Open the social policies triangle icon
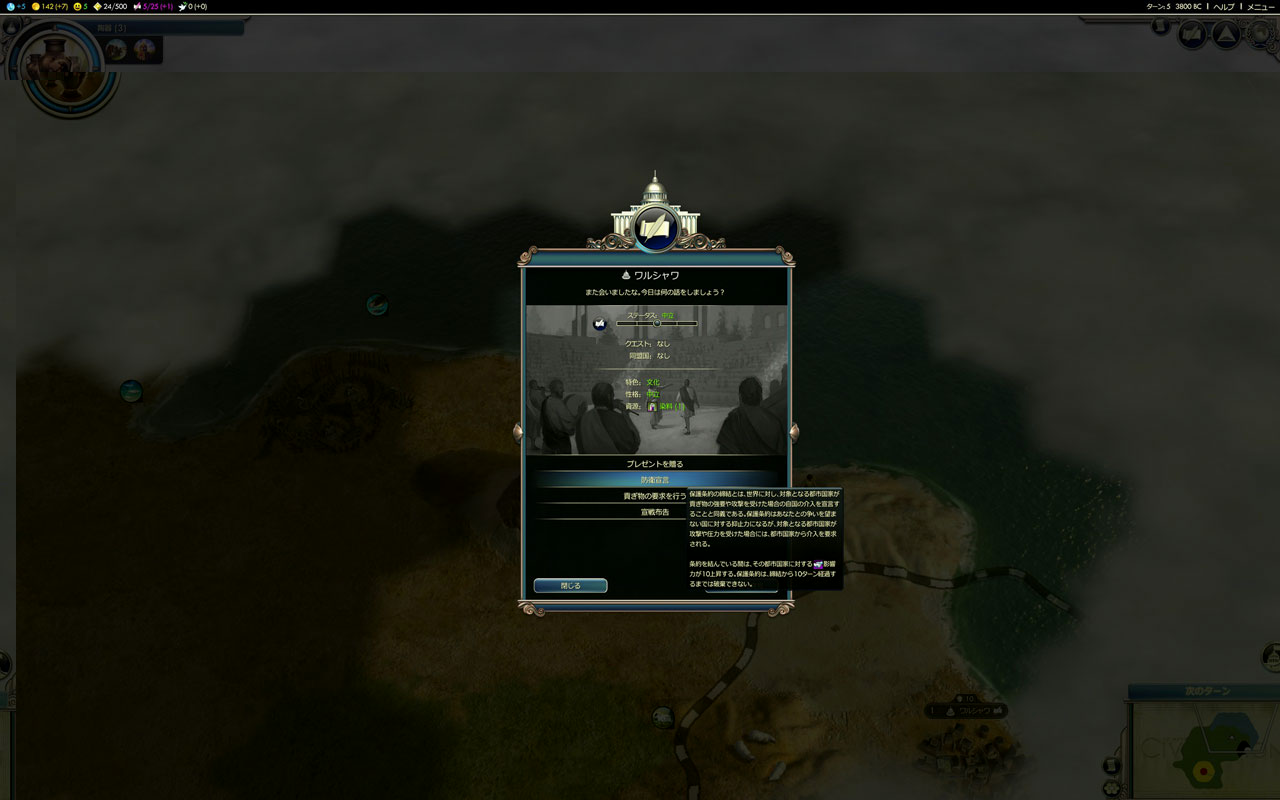1280x800 pixels. tap(1226, 36)
